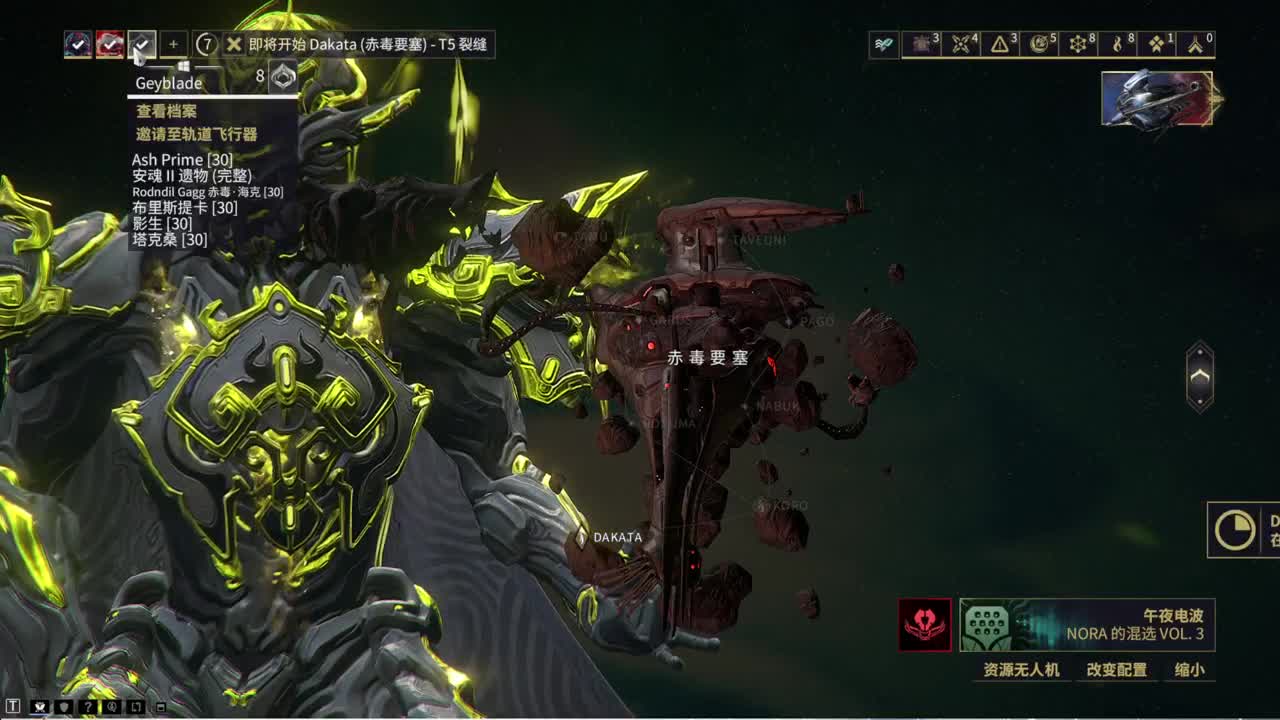Viewport: 1280px width, 720px height.
Task: Open the snowflake-shaped mission tracker showing 8
Action: click(1080, 44)
